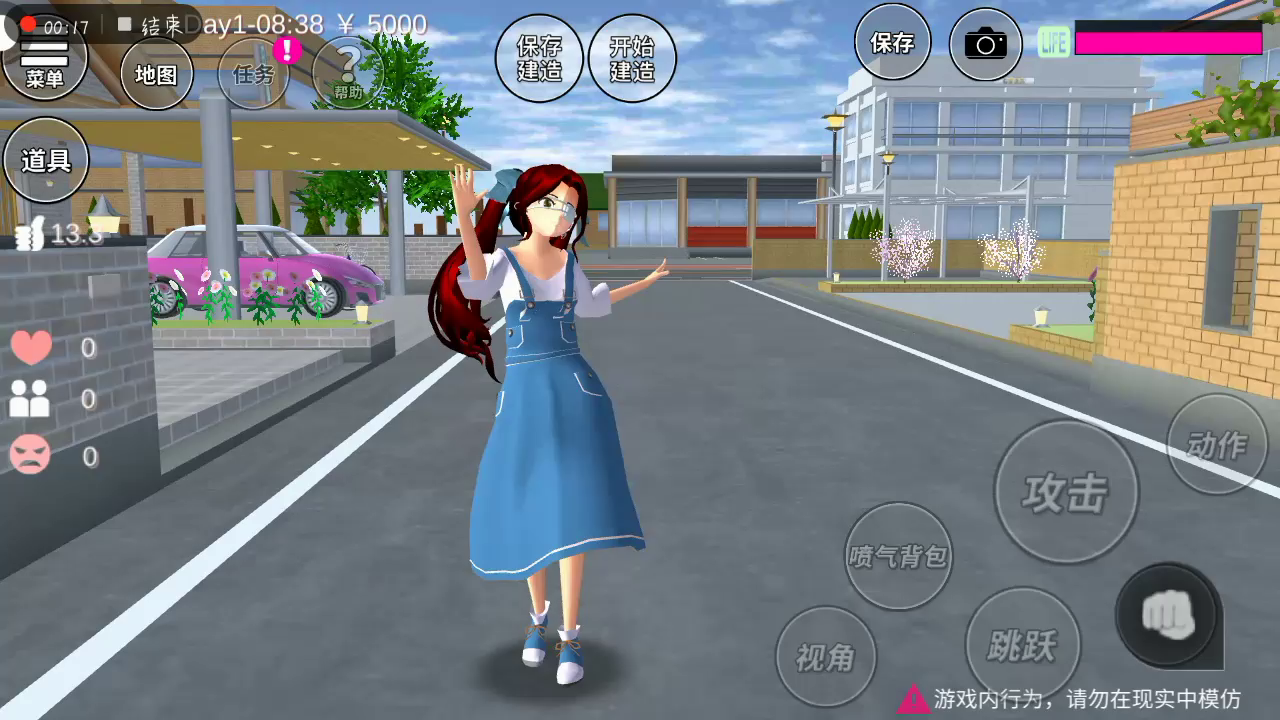Activate the 喷气背包 jetpack
The image size is (1280, 720).
[898, 556]
